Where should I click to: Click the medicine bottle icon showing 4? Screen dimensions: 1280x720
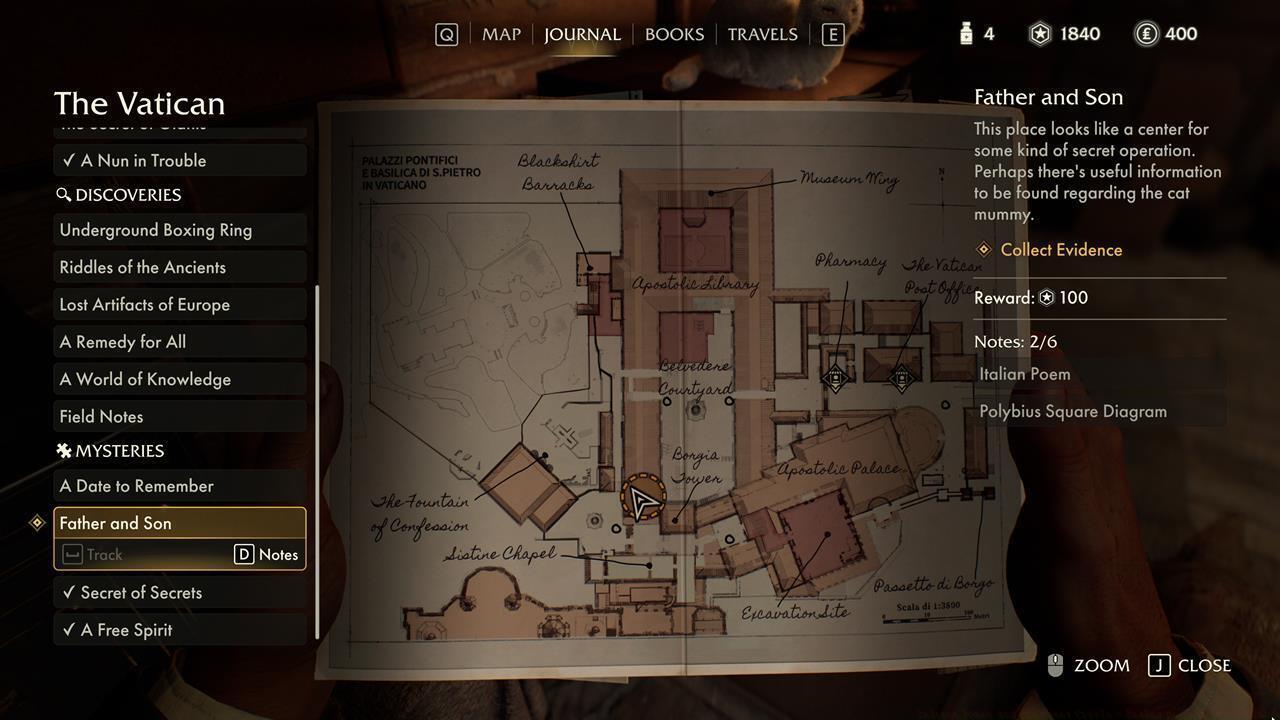(x=966, y=33)
